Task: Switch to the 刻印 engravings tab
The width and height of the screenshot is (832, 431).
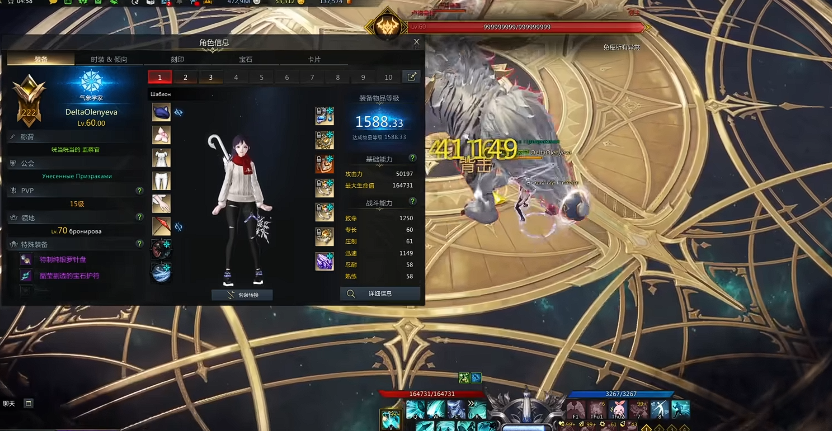Action: tap(178, 59)
